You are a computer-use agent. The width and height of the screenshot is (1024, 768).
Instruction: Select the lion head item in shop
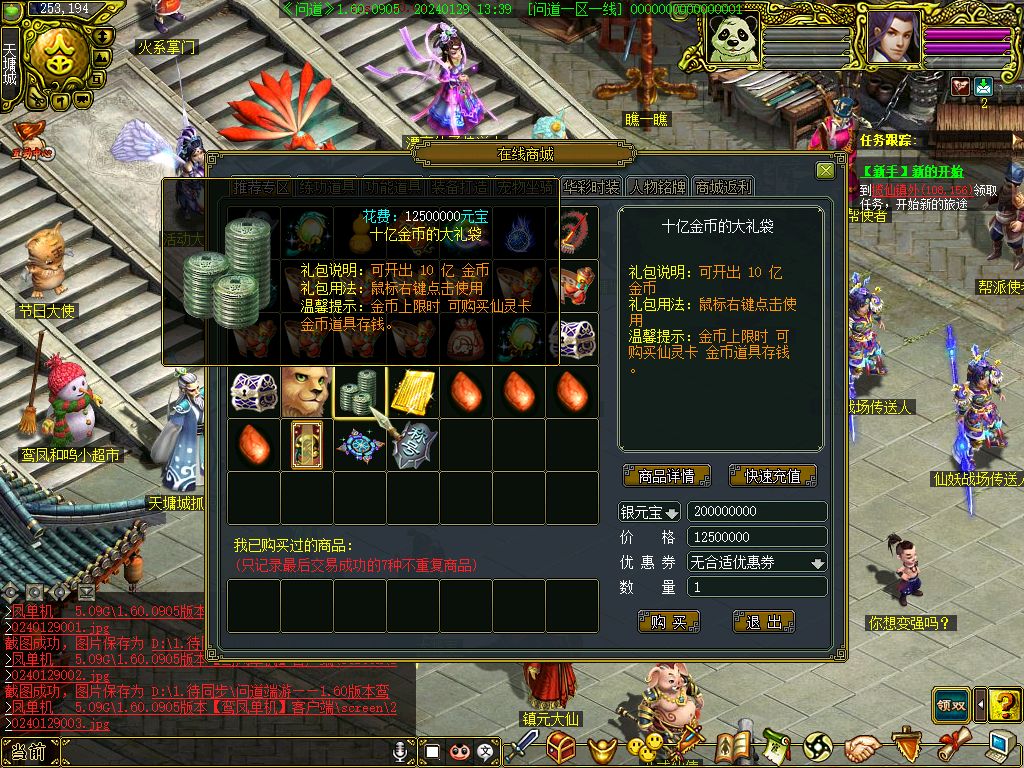pos(306,392)
